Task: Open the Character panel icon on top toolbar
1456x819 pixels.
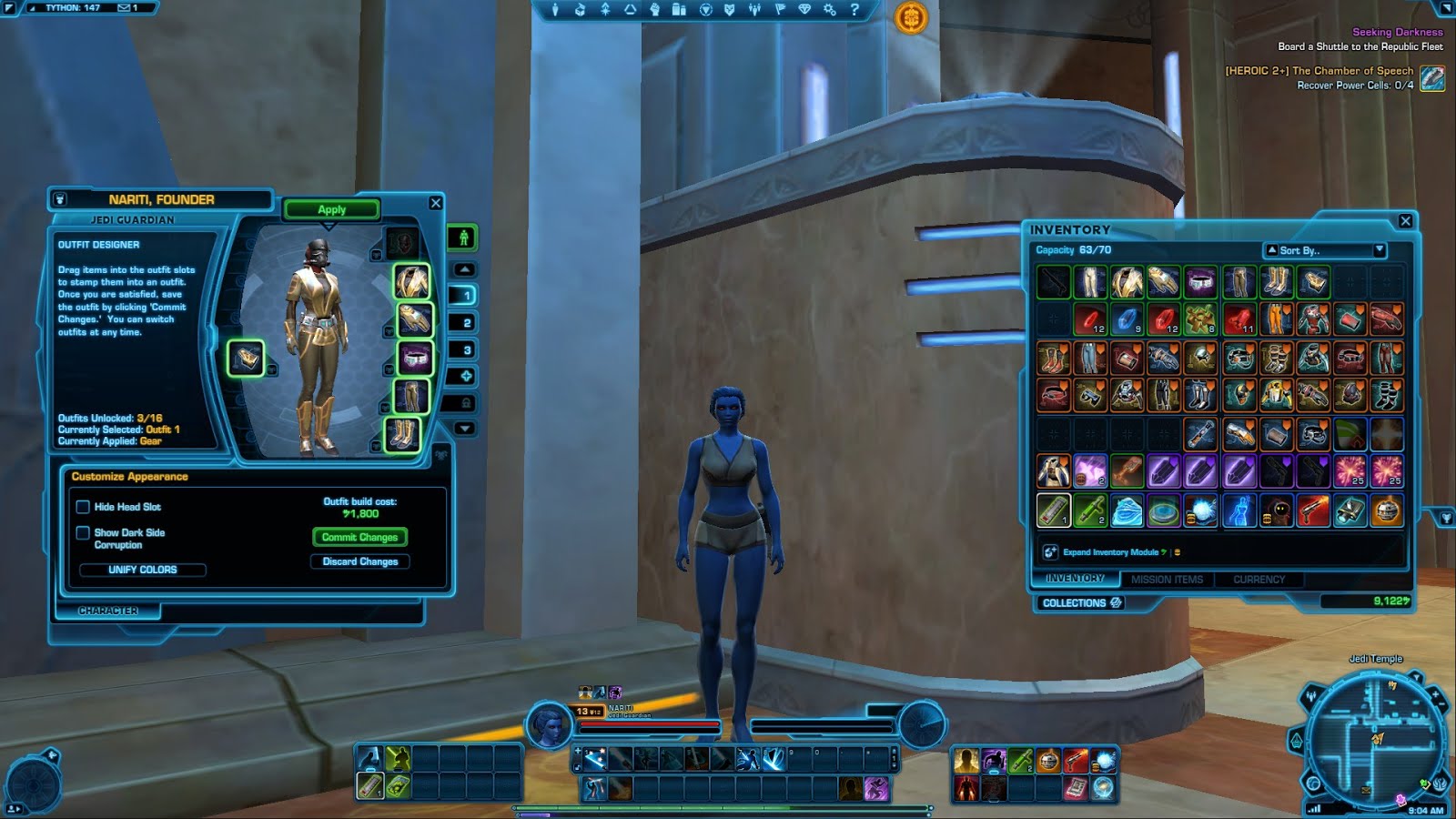Action: (x=555, y=10)
